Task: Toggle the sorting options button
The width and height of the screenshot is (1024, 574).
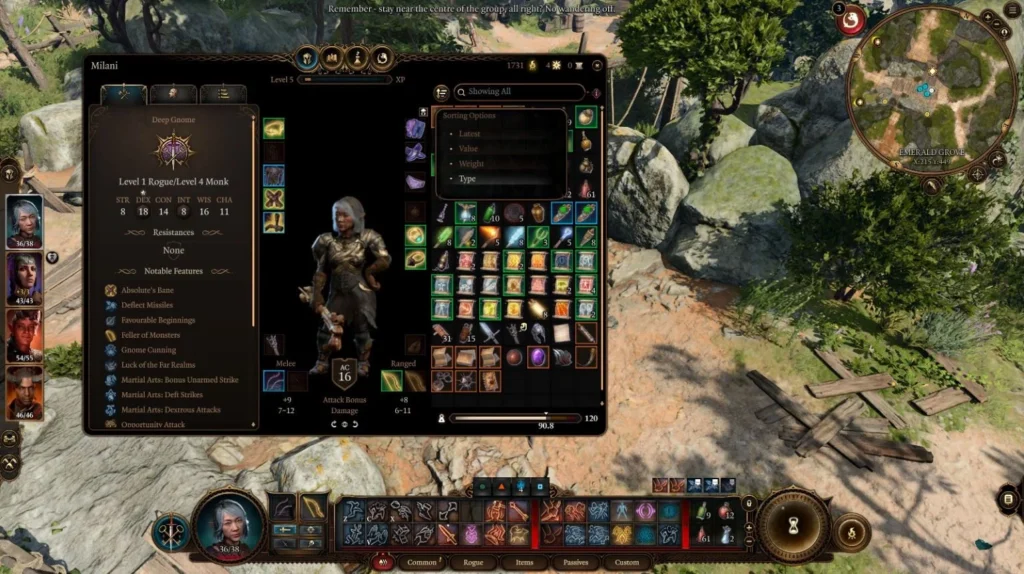Action: 442,92
